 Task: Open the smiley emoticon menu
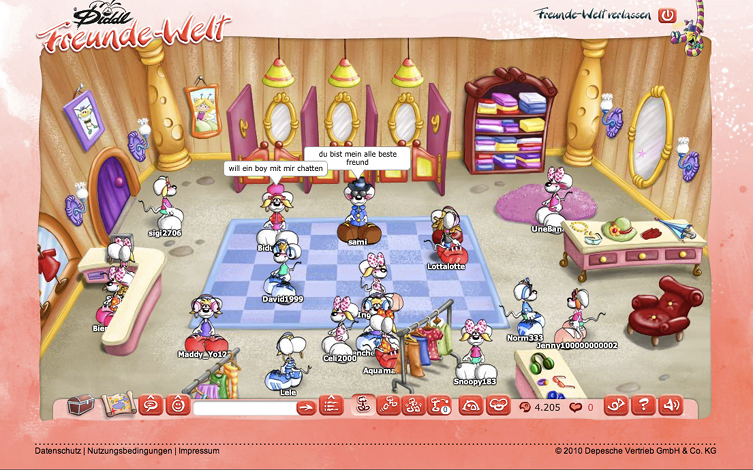178,405
